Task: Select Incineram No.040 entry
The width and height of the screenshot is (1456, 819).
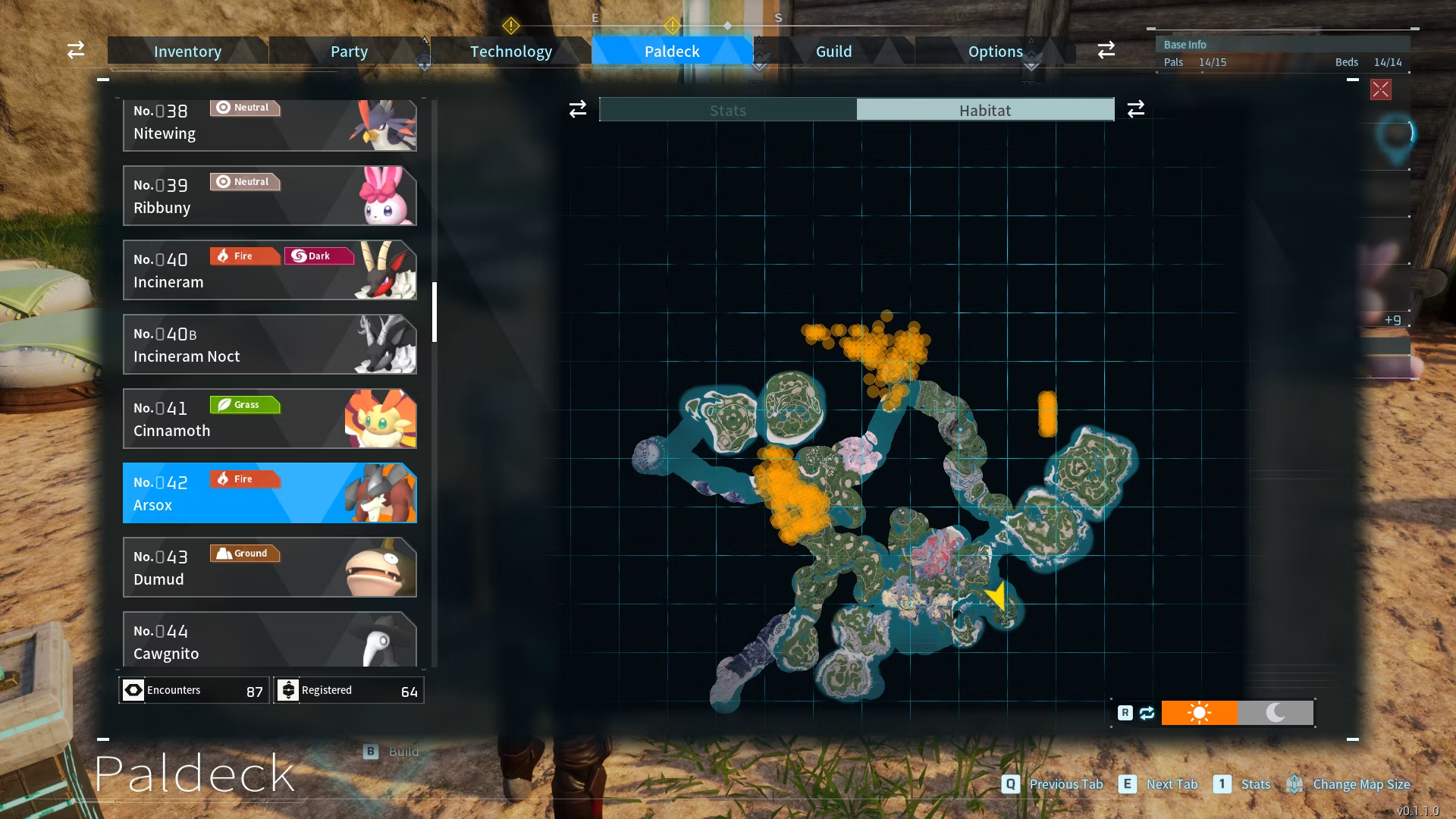Action: pos(269,270)
